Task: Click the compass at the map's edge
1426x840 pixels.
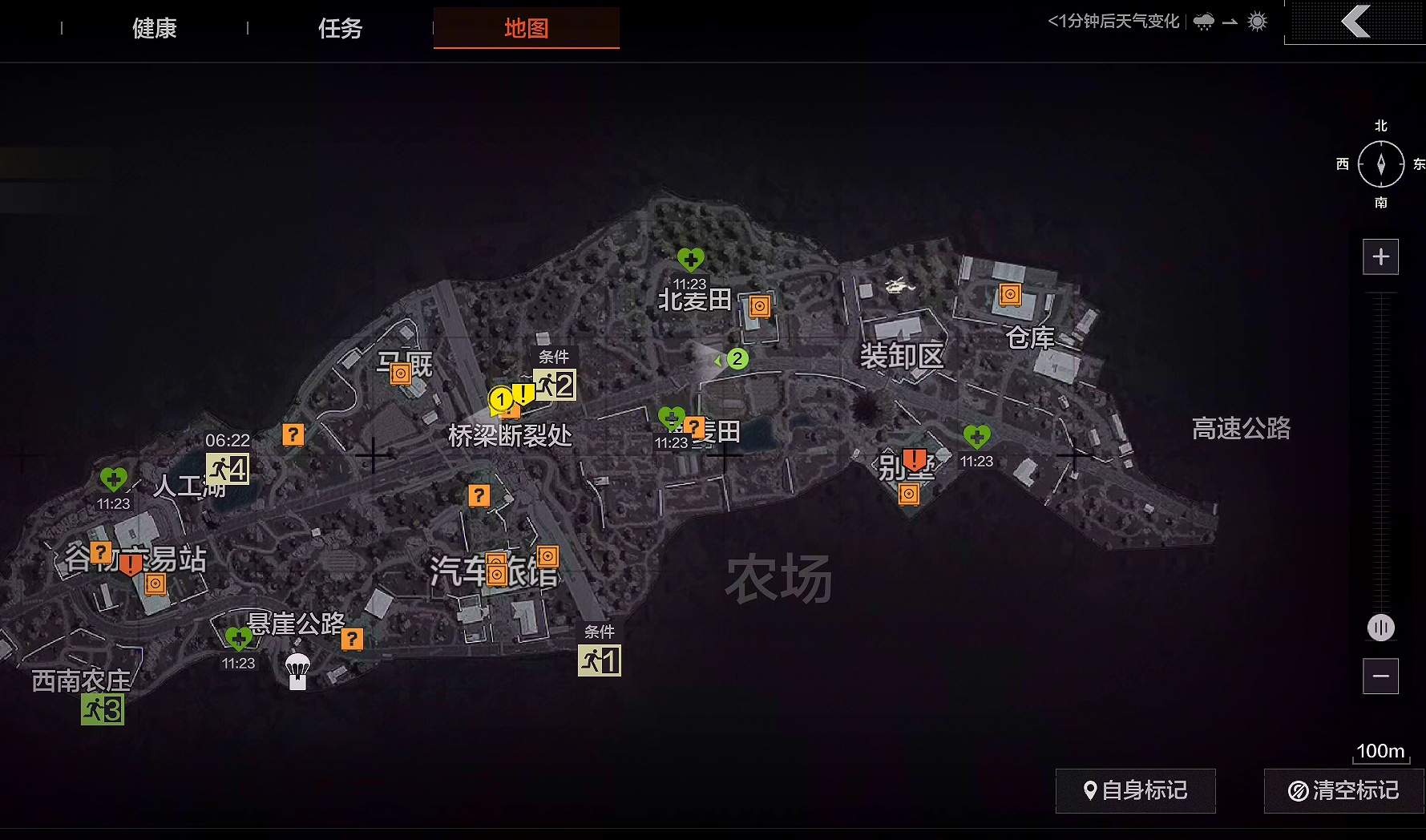Action: coord(1380,164)
